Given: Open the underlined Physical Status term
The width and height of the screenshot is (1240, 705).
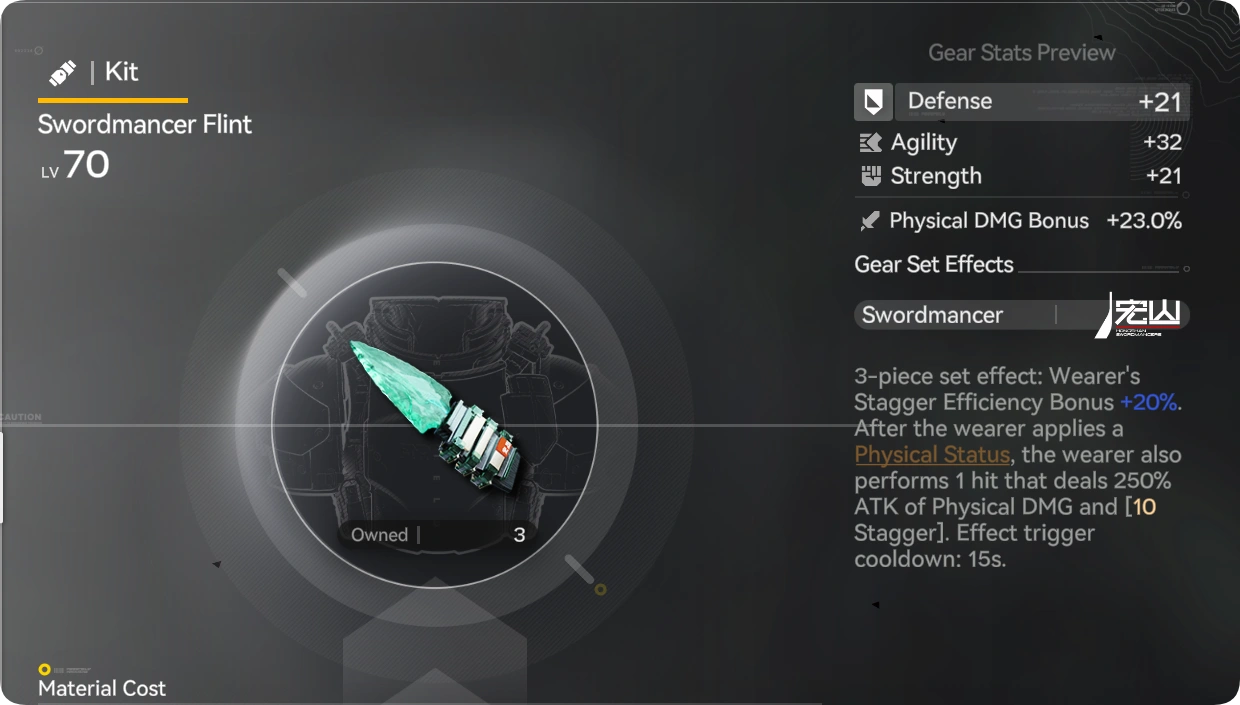Looking at the screenshot, I should (931, 455).
